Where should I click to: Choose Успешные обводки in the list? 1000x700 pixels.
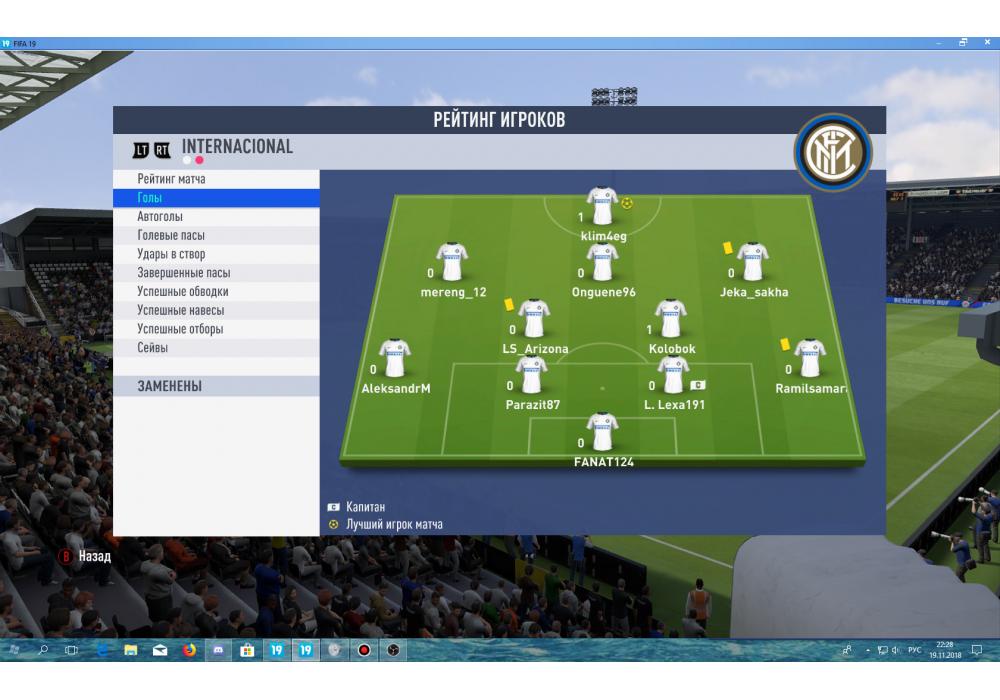coord(182,292)
